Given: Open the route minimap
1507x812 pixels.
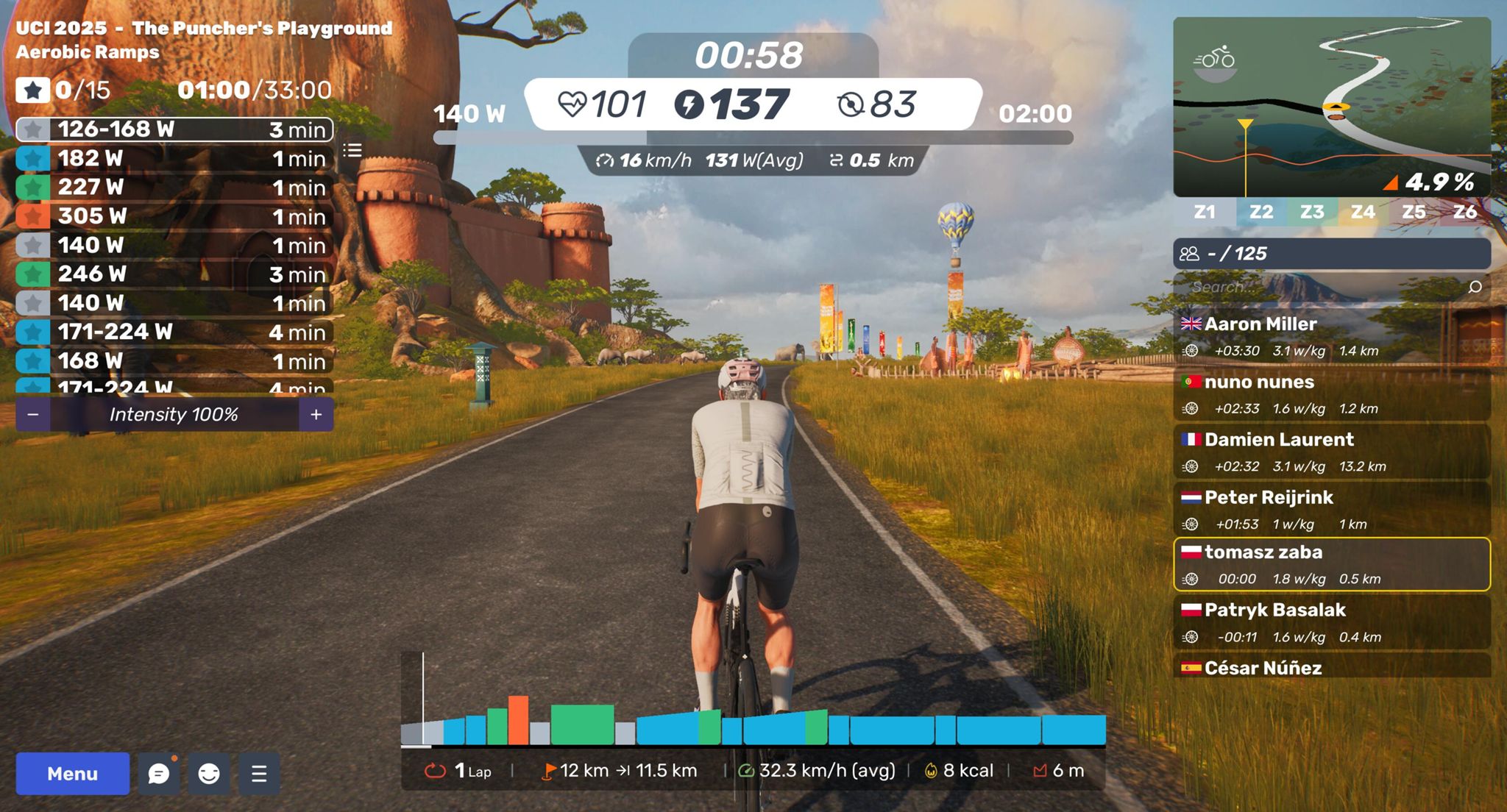Looking at the screenshot, I should pyautogui.click(x=1332, y=107).
